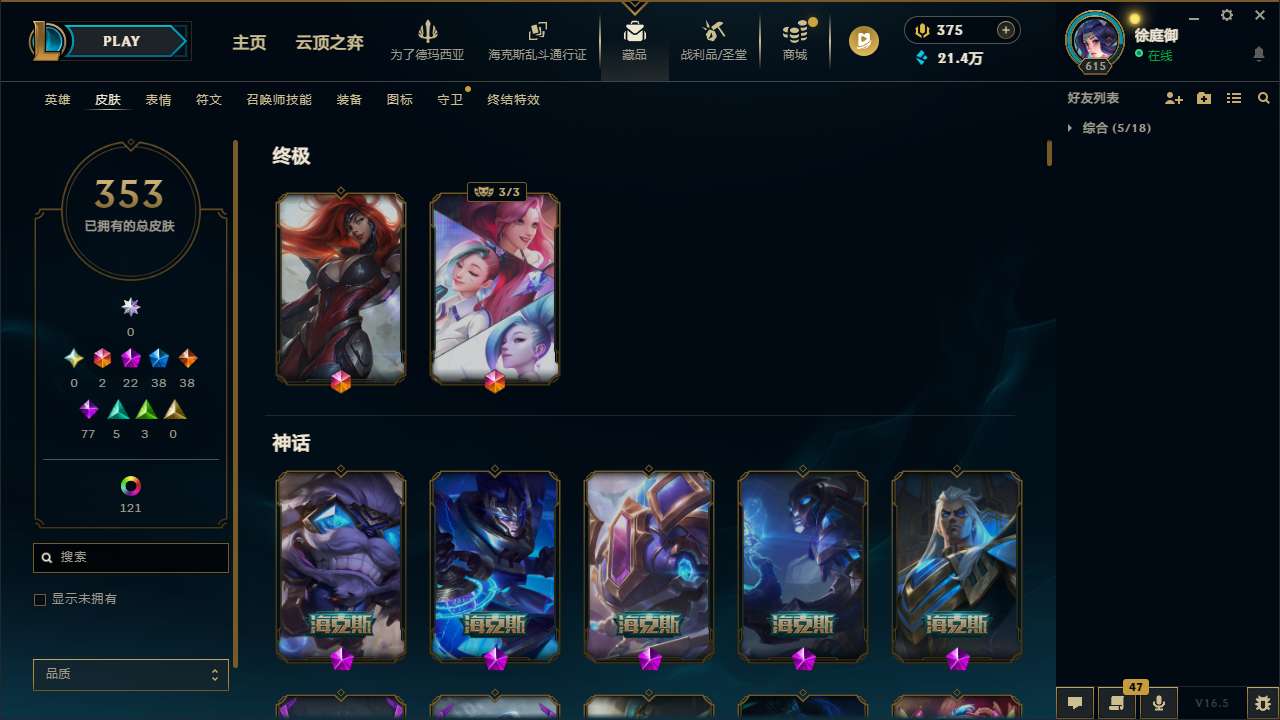Expand the 综合 (5/18) friends group
The width and height of the screenshot is (1280, 720).
point(1071,128)
